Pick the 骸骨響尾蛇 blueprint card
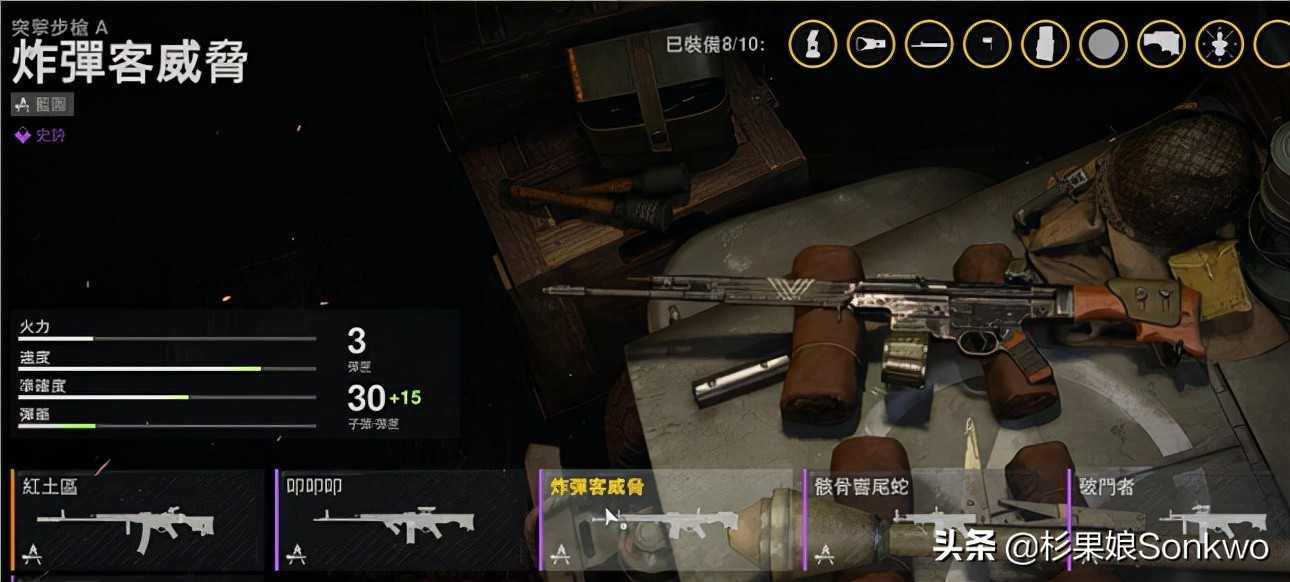Image resolution: width=1290 pixels, height=582 pixels. (x=935, y=520)
